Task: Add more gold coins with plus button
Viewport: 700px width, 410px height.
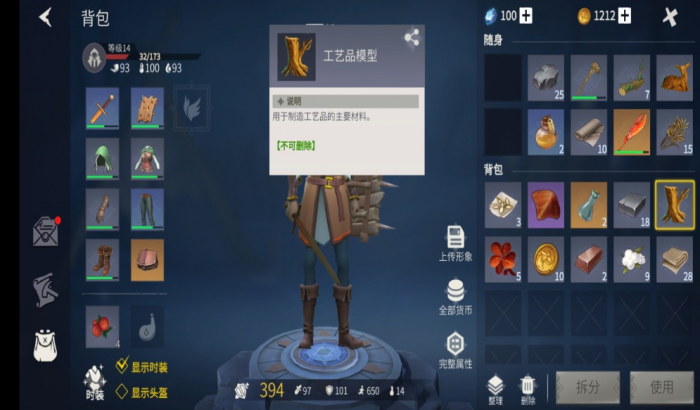Action: point(625,15)
